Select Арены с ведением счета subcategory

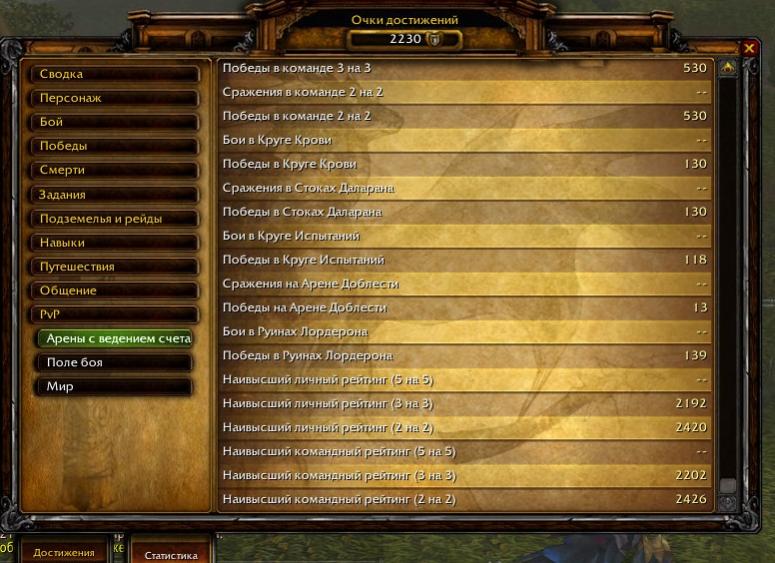click(x=117, y=338)
